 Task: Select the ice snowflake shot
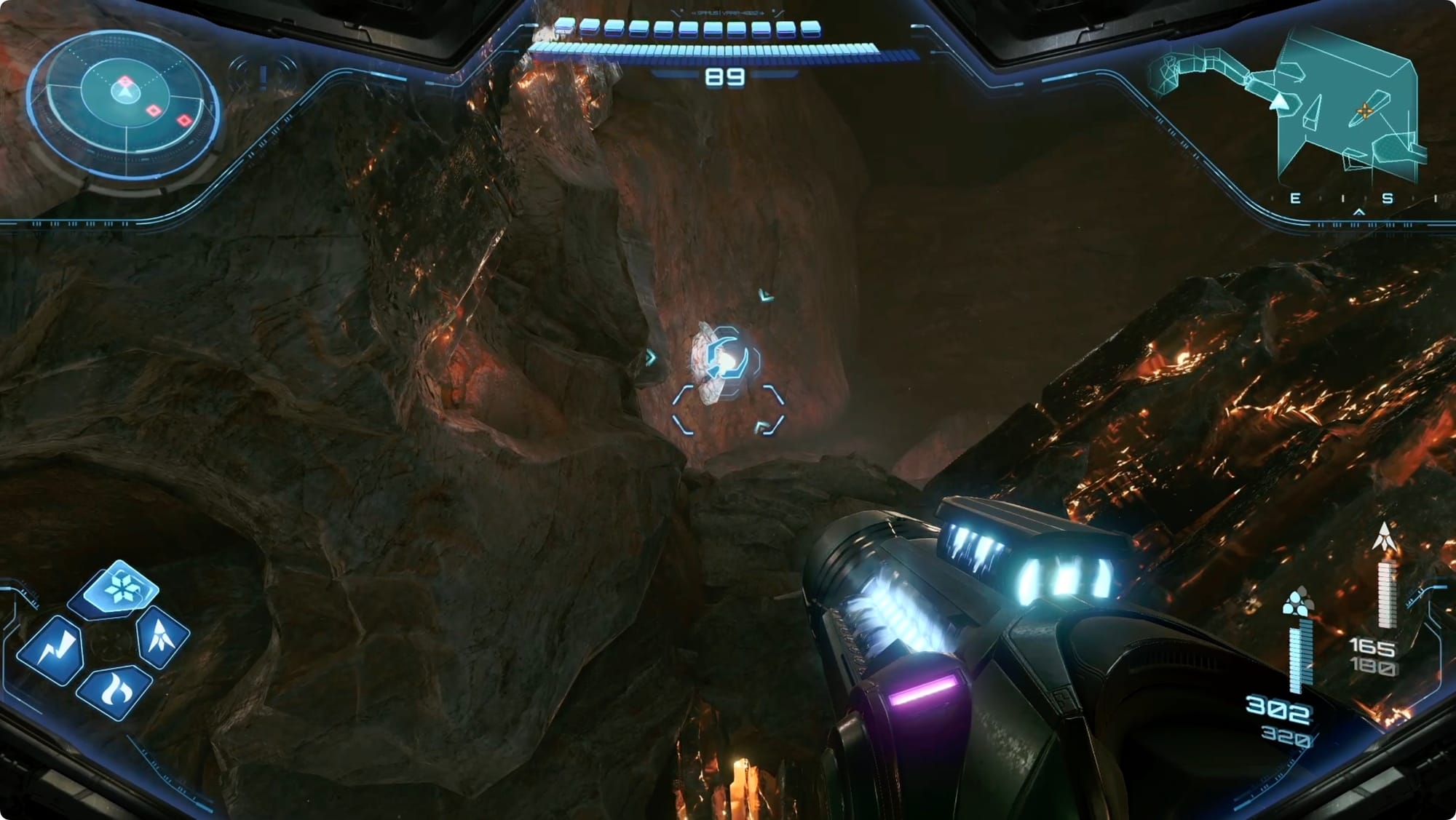coord(121,588)
